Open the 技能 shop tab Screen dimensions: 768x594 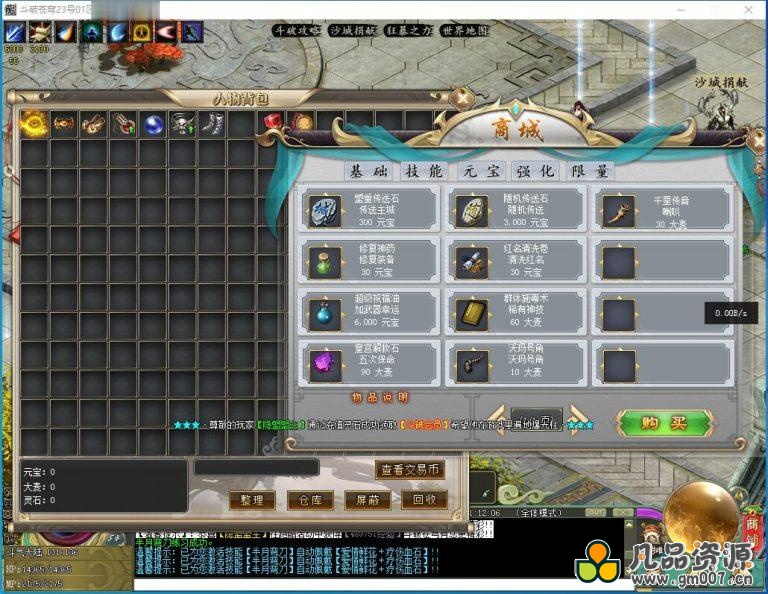pyautogui.click(x=421, y=171)
